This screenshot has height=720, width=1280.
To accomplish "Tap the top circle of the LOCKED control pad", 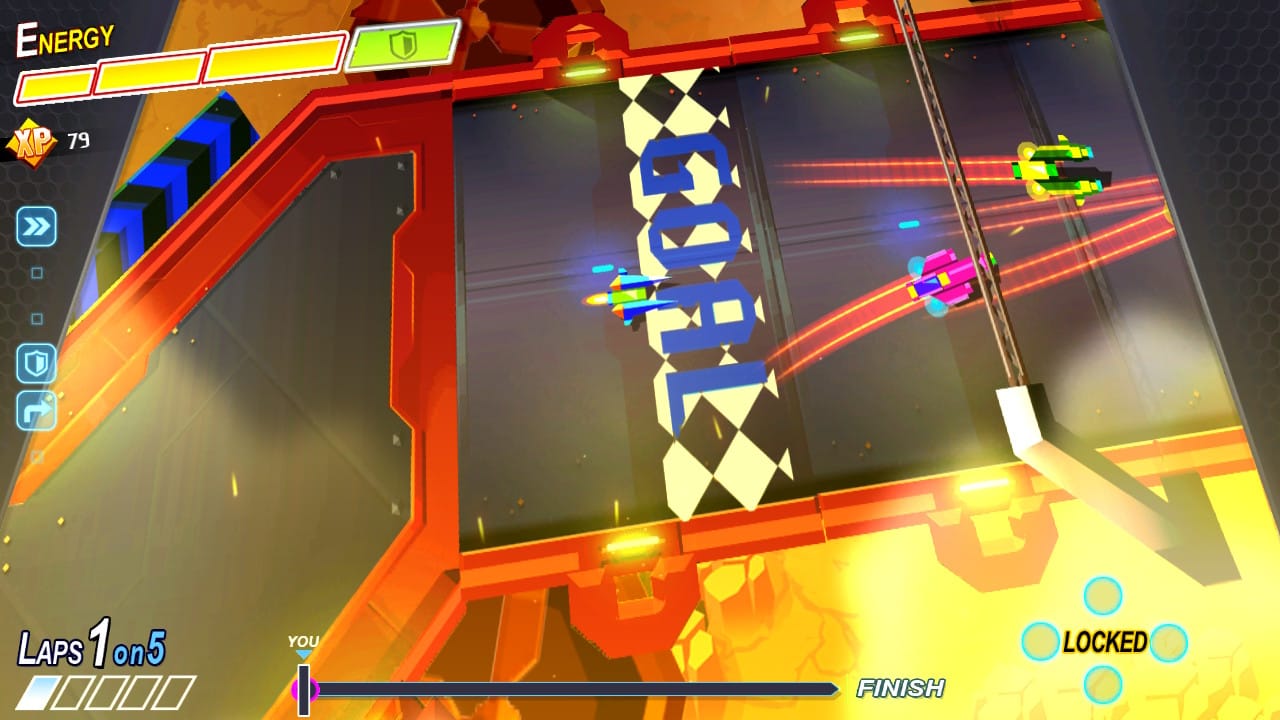I will point(1103,593).
